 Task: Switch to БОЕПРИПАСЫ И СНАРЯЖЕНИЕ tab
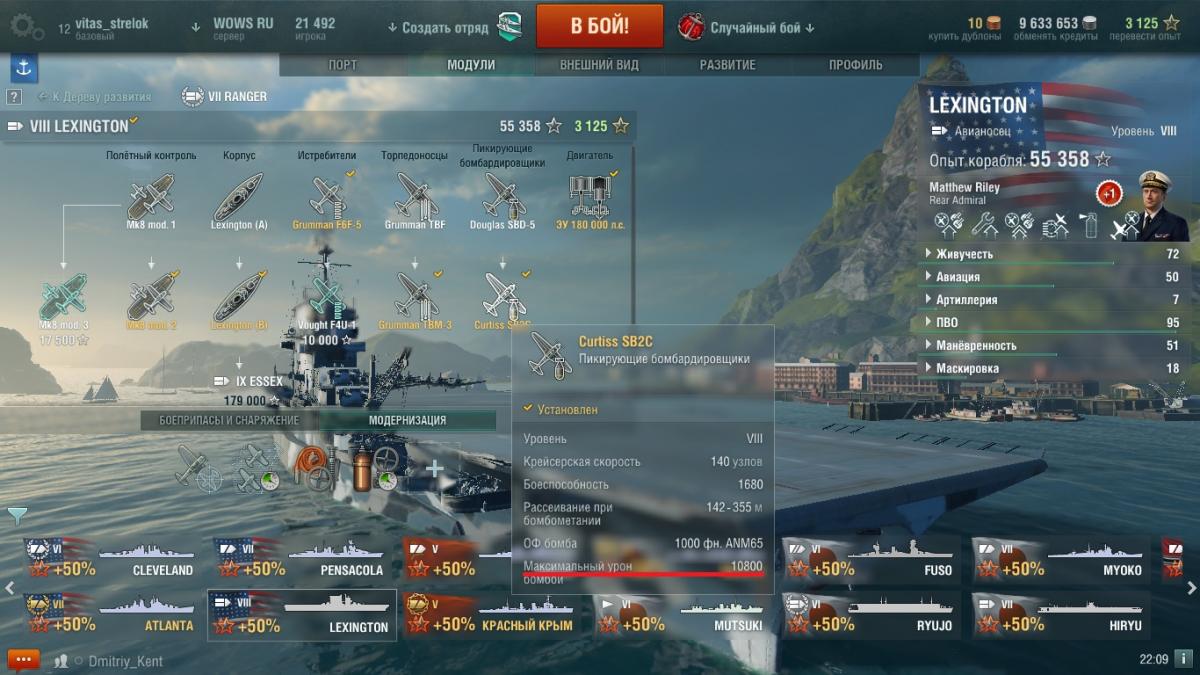point(229,421)
